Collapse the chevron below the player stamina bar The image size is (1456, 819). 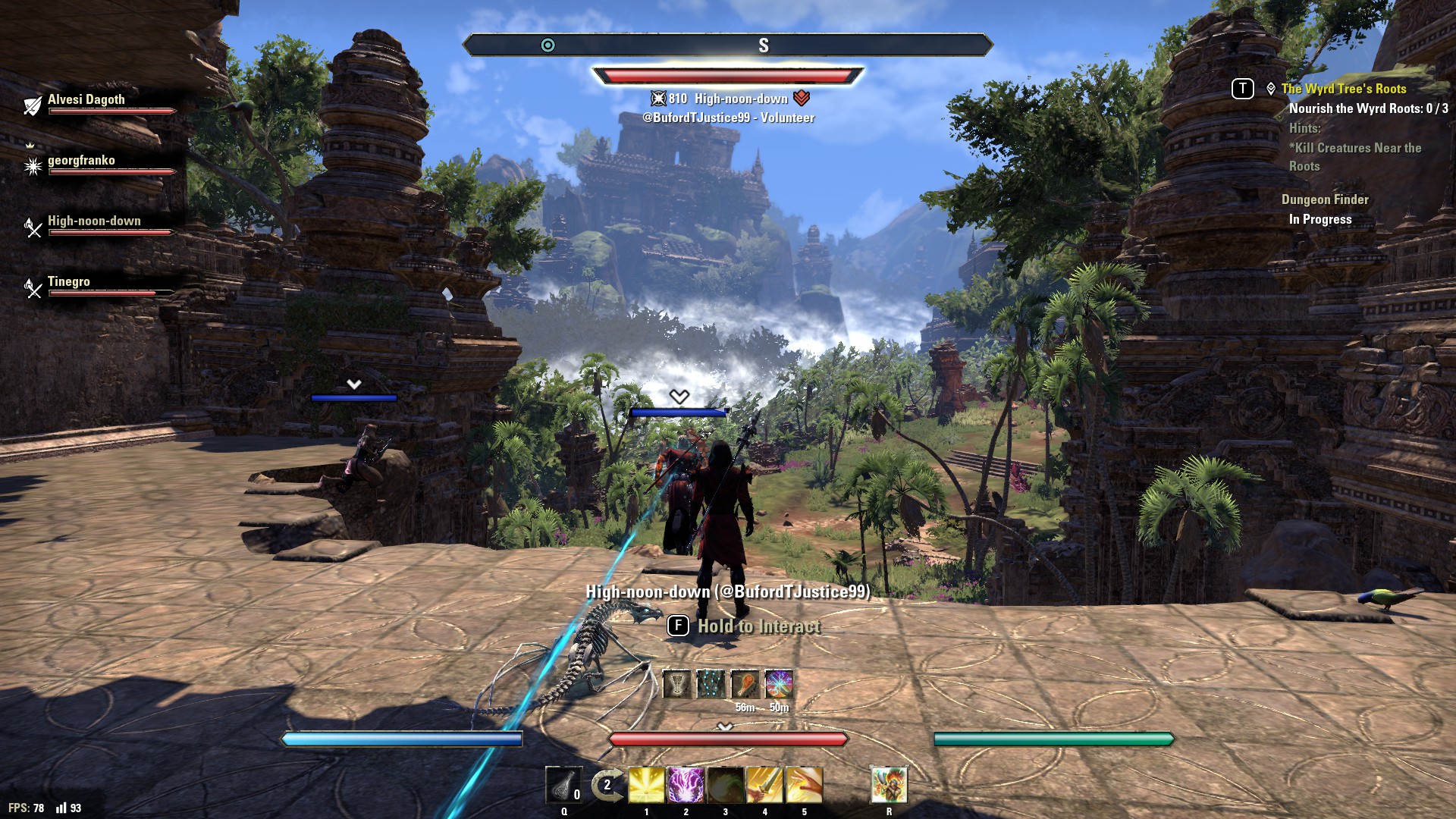726,726
